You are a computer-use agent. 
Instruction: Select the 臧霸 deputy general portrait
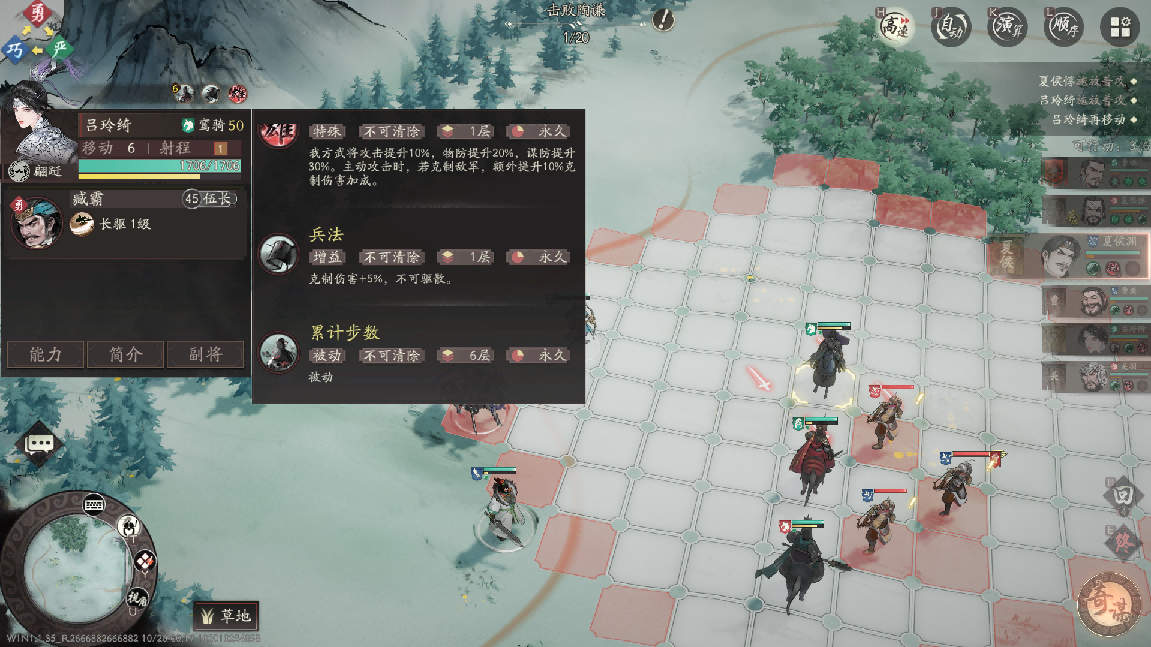[x=38, y=222]
